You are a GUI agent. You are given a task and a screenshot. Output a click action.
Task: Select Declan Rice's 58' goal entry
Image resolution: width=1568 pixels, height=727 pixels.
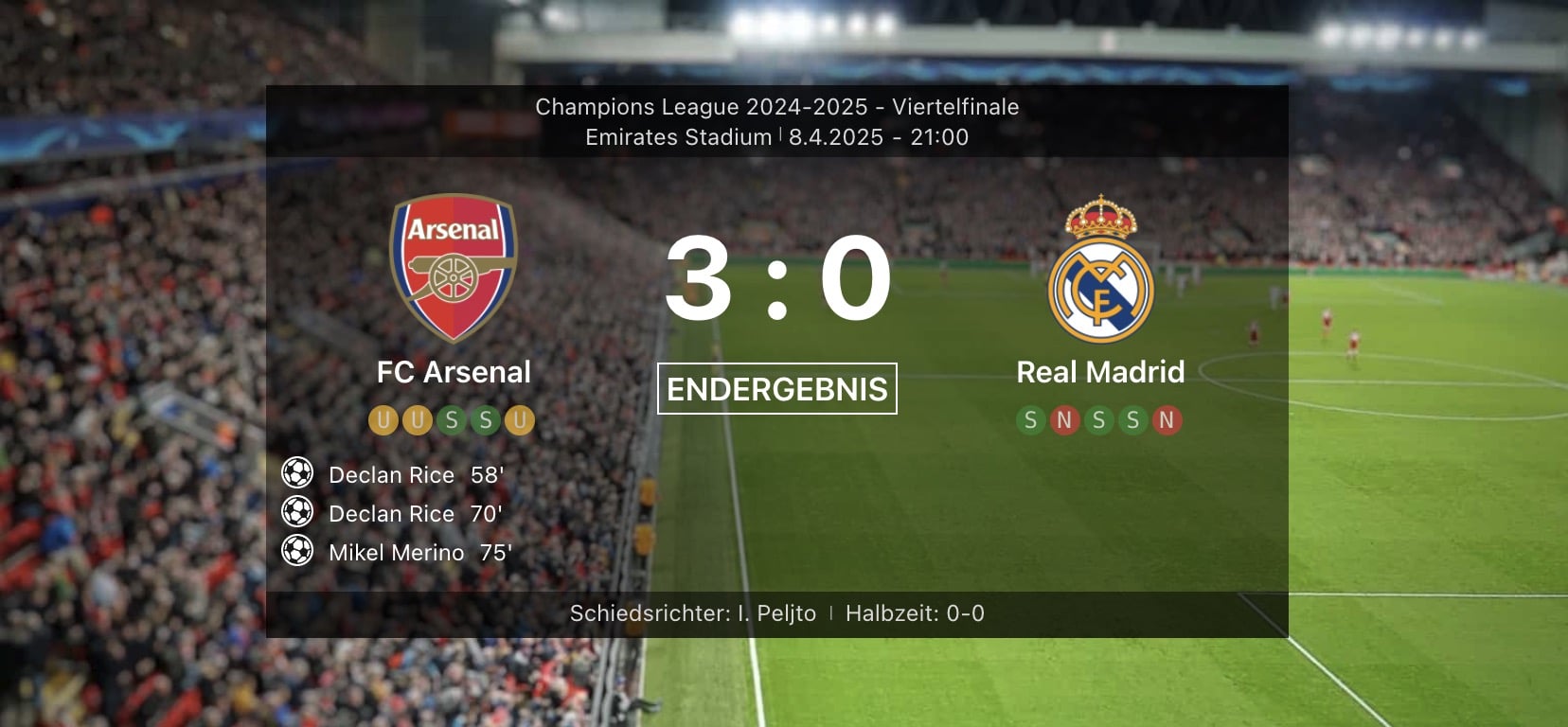pos(416,475)
